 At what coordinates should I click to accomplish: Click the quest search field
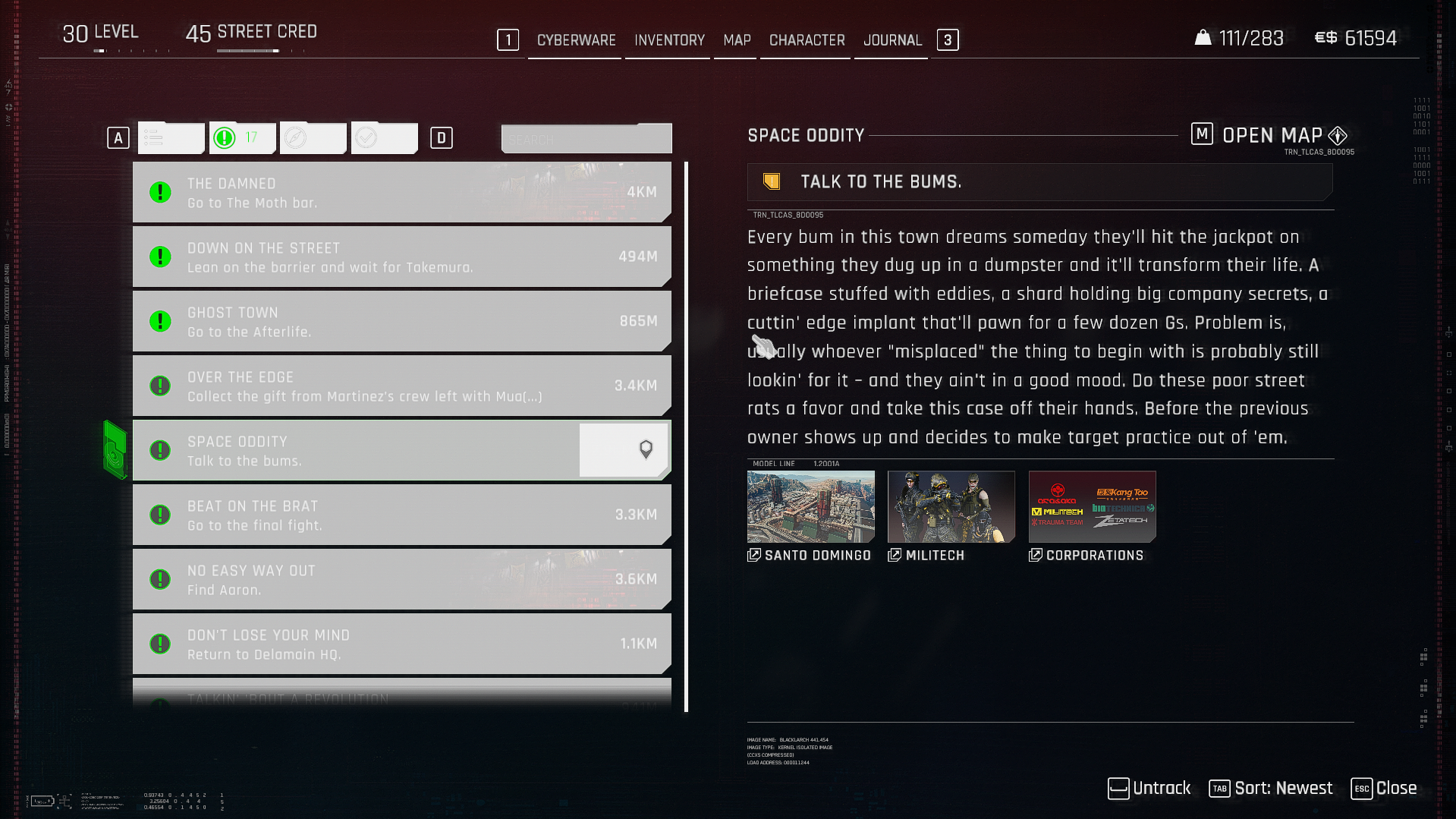tap(586, 140)
